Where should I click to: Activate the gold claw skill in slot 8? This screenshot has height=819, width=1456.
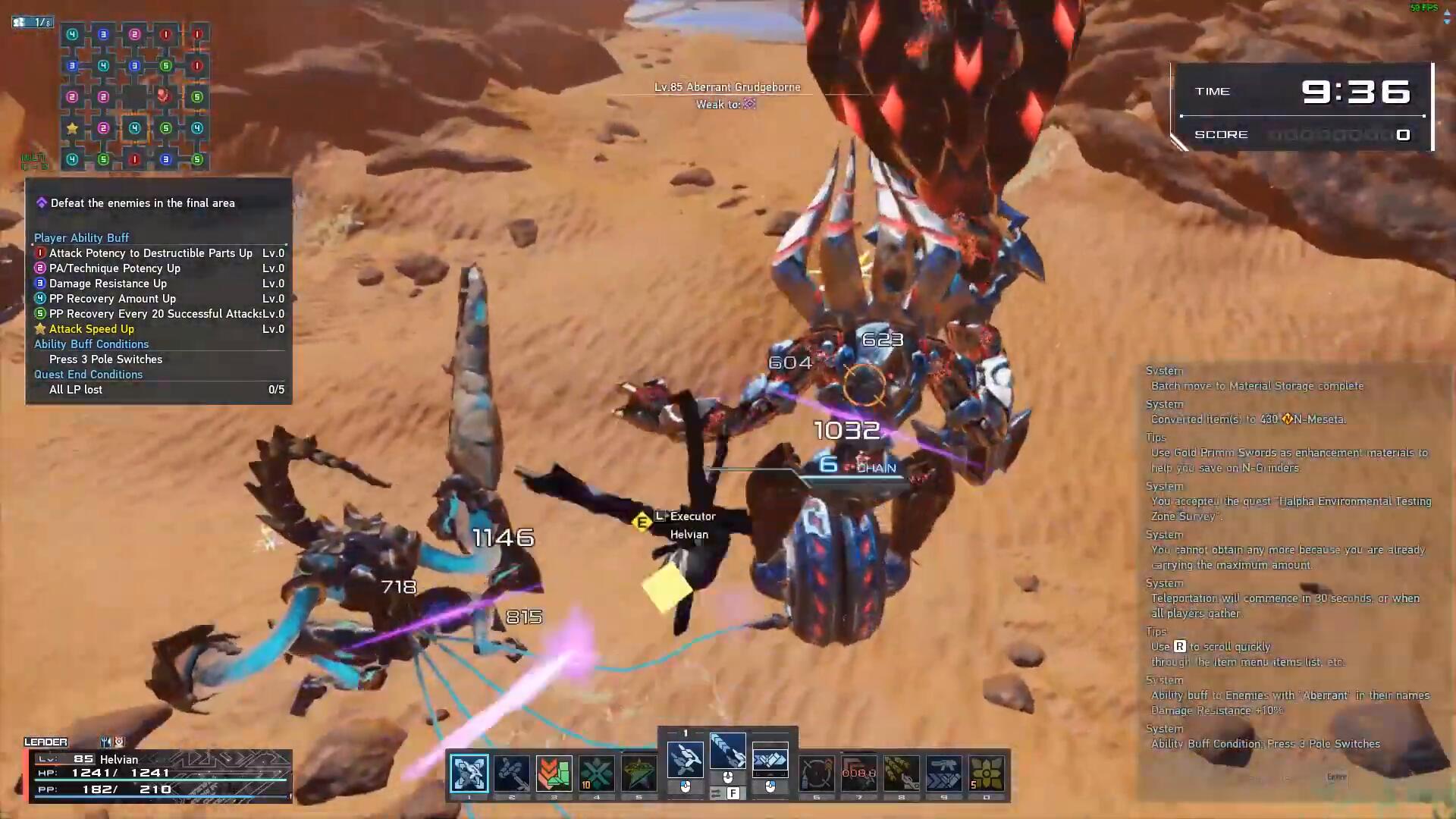pyautogui.click(x=902, y=773)
